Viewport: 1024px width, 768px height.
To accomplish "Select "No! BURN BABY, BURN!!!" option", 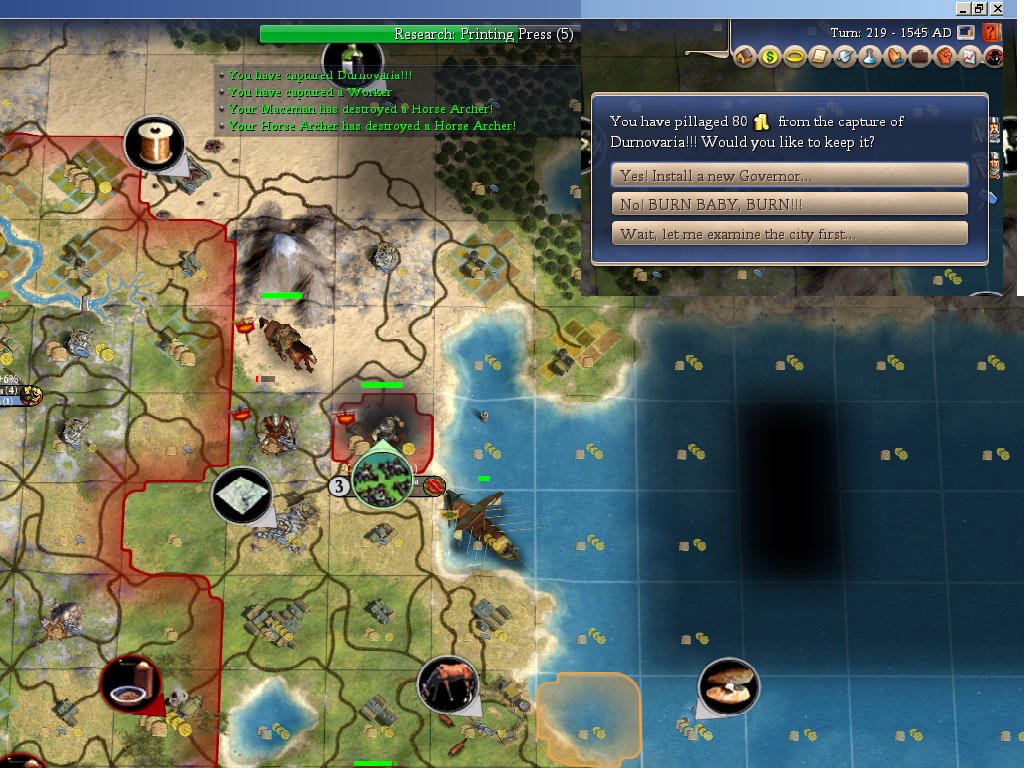I will click(x=789, y=205).
